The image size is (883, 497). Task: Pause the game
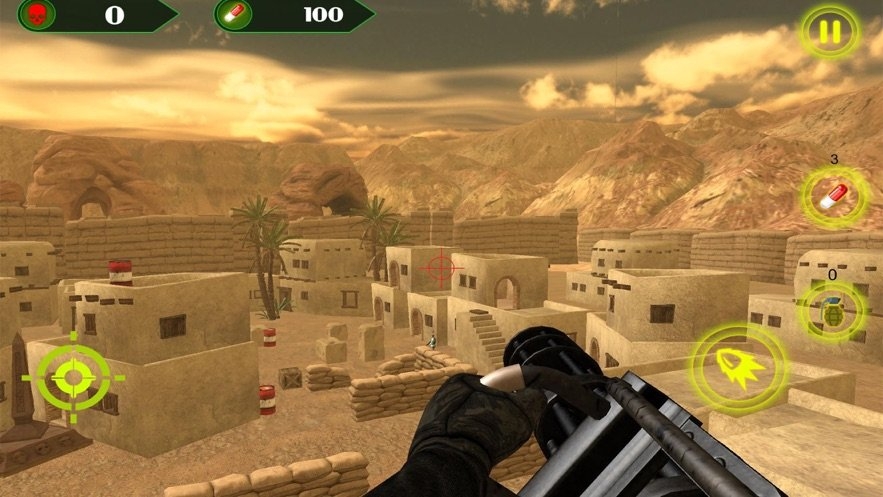(x=829, y=33)
